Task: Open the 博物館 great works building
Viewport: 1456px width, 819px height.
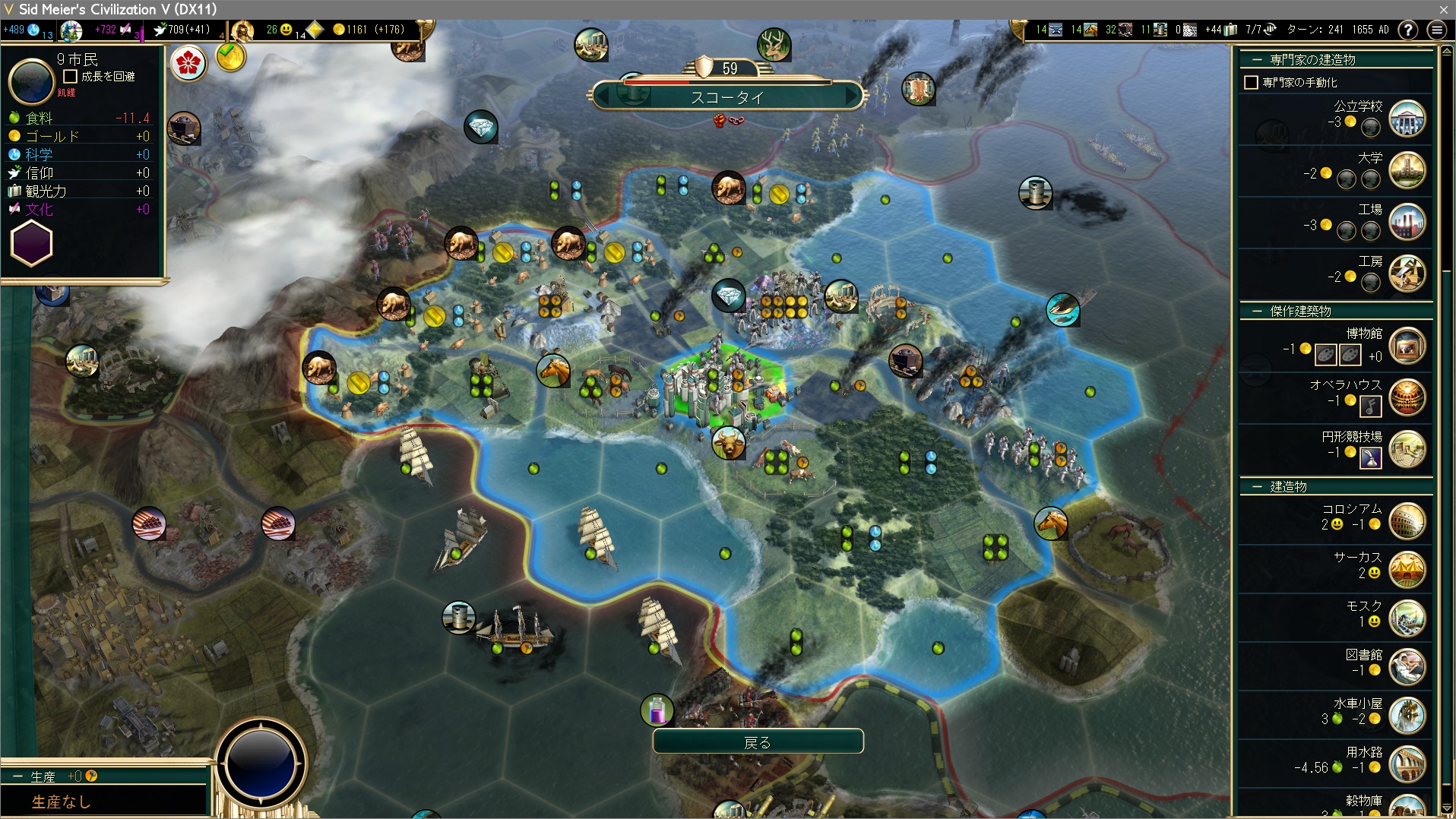Action: (1407, 346)
